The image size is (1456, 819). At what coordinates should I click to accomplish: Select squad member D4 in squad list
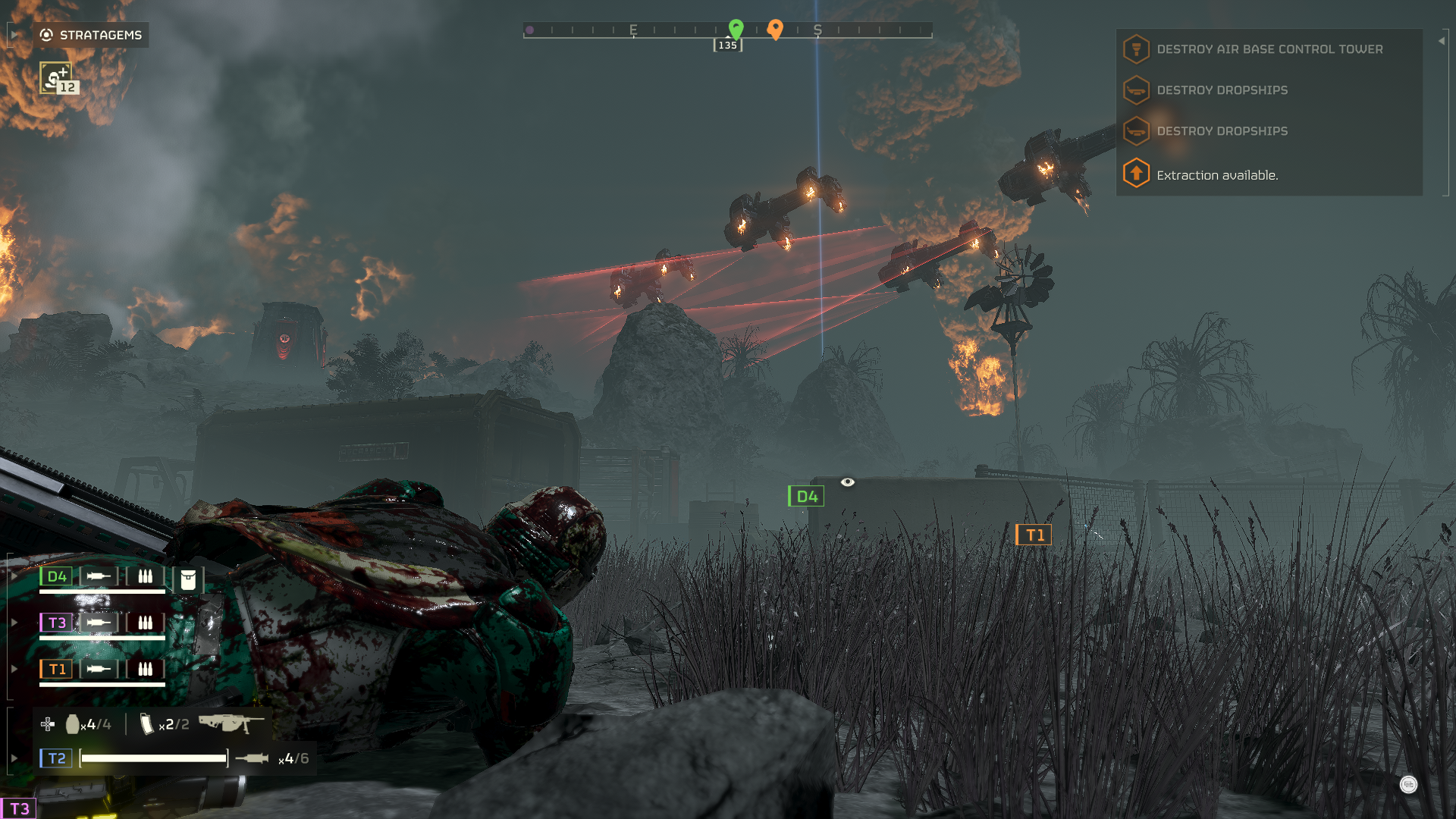(x=57, y=576)
